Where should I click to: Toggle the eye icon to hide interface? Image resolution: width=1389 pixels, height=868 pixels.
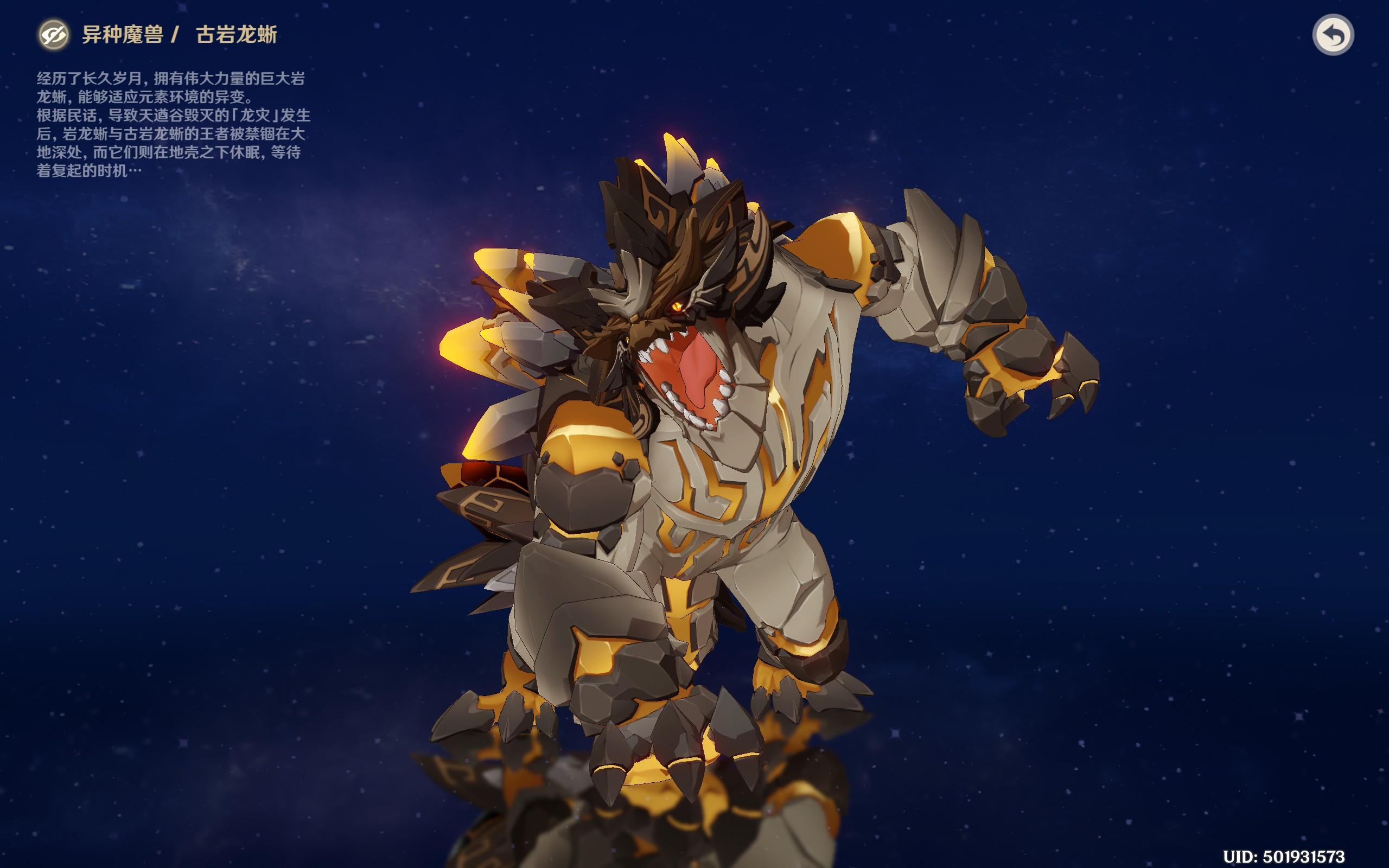coord(53,34)
